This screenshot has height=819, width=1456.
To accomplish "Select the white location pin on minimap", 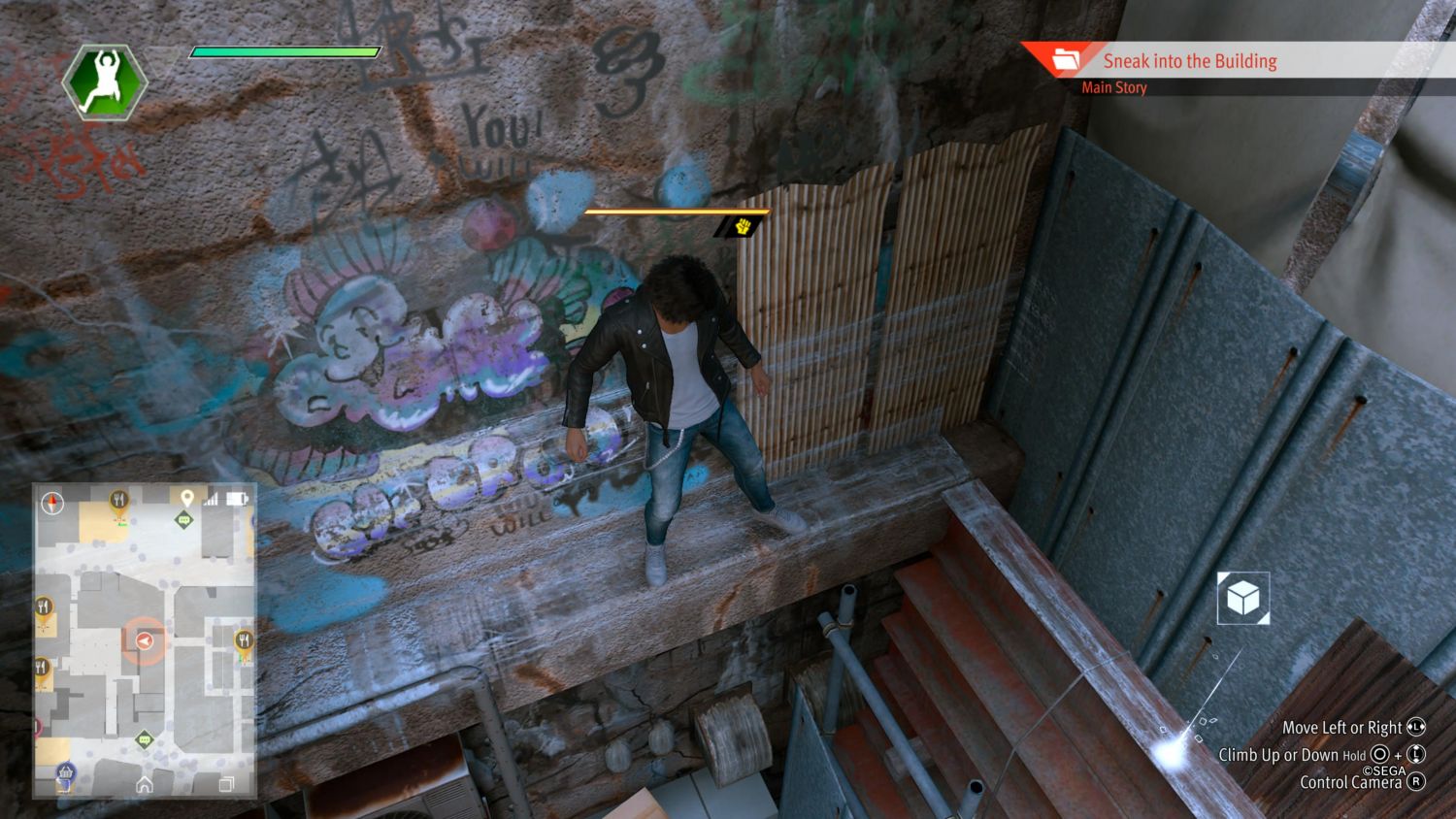I will point(187,498).
